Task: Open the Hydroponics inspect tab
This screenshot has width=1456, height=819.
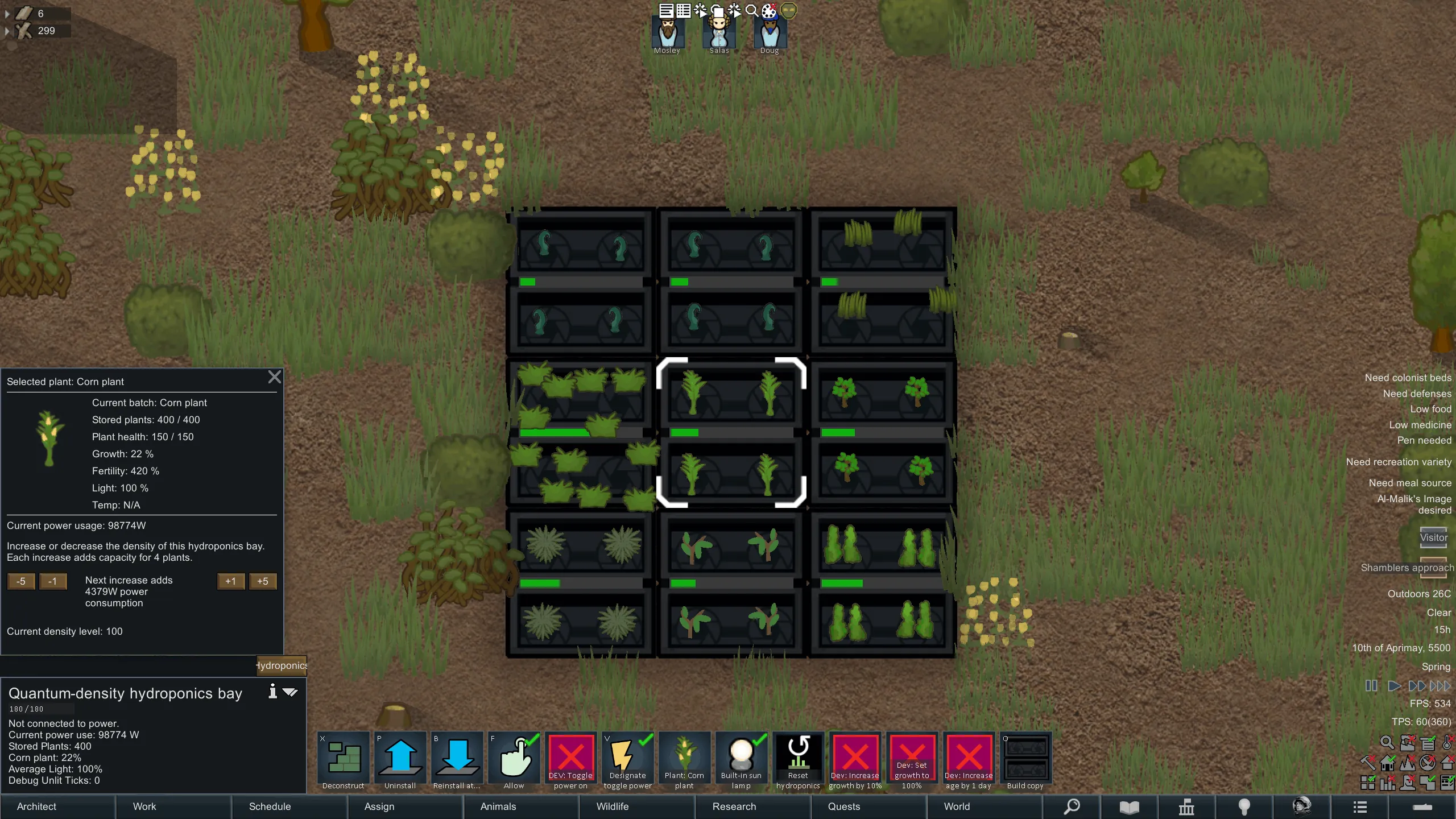Action: click(282, 665)
